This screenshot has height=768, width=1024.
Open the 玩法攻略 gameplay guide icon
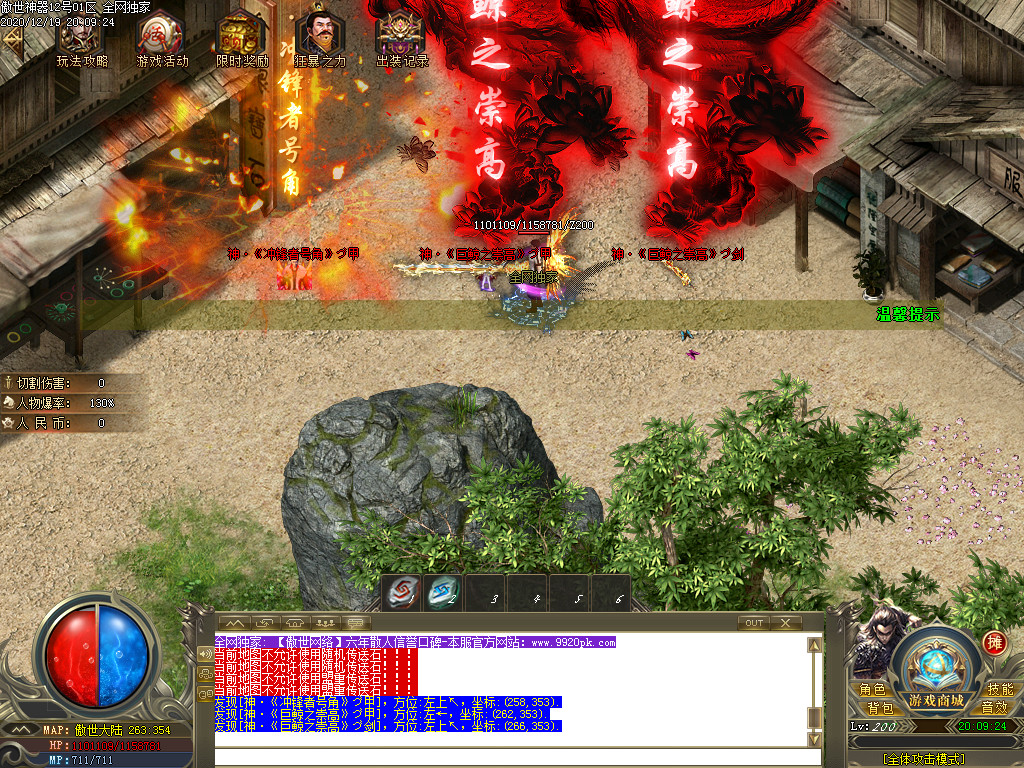(x=81, y=38)
